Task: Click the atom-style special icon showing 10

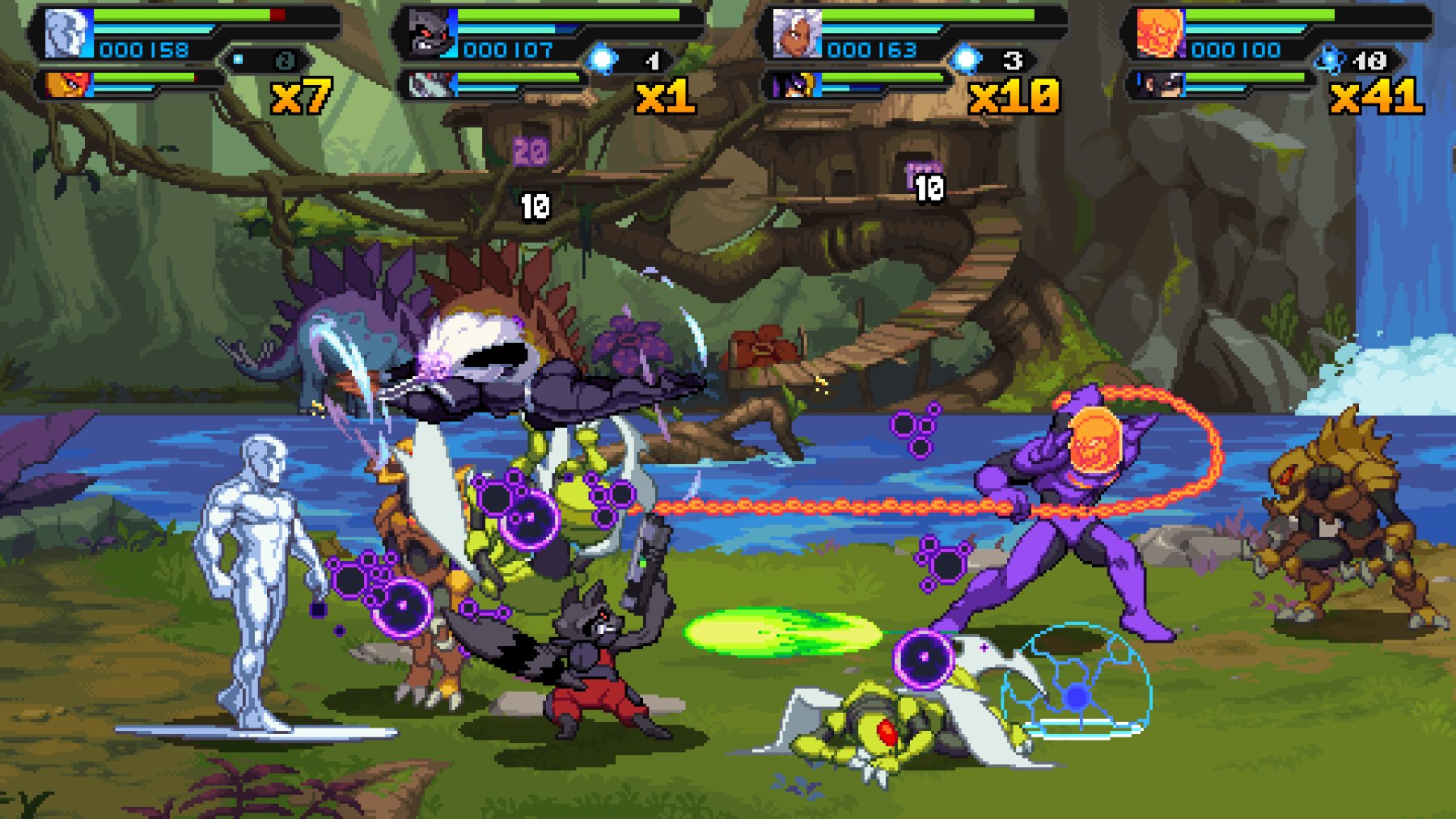Action: point(1328,58)
